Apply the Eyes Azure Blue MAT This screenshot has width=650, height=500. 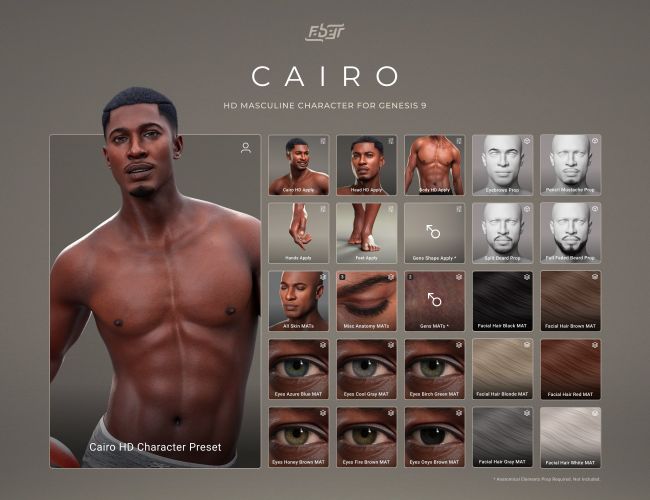pyautogui.click(x=298, y=369)
